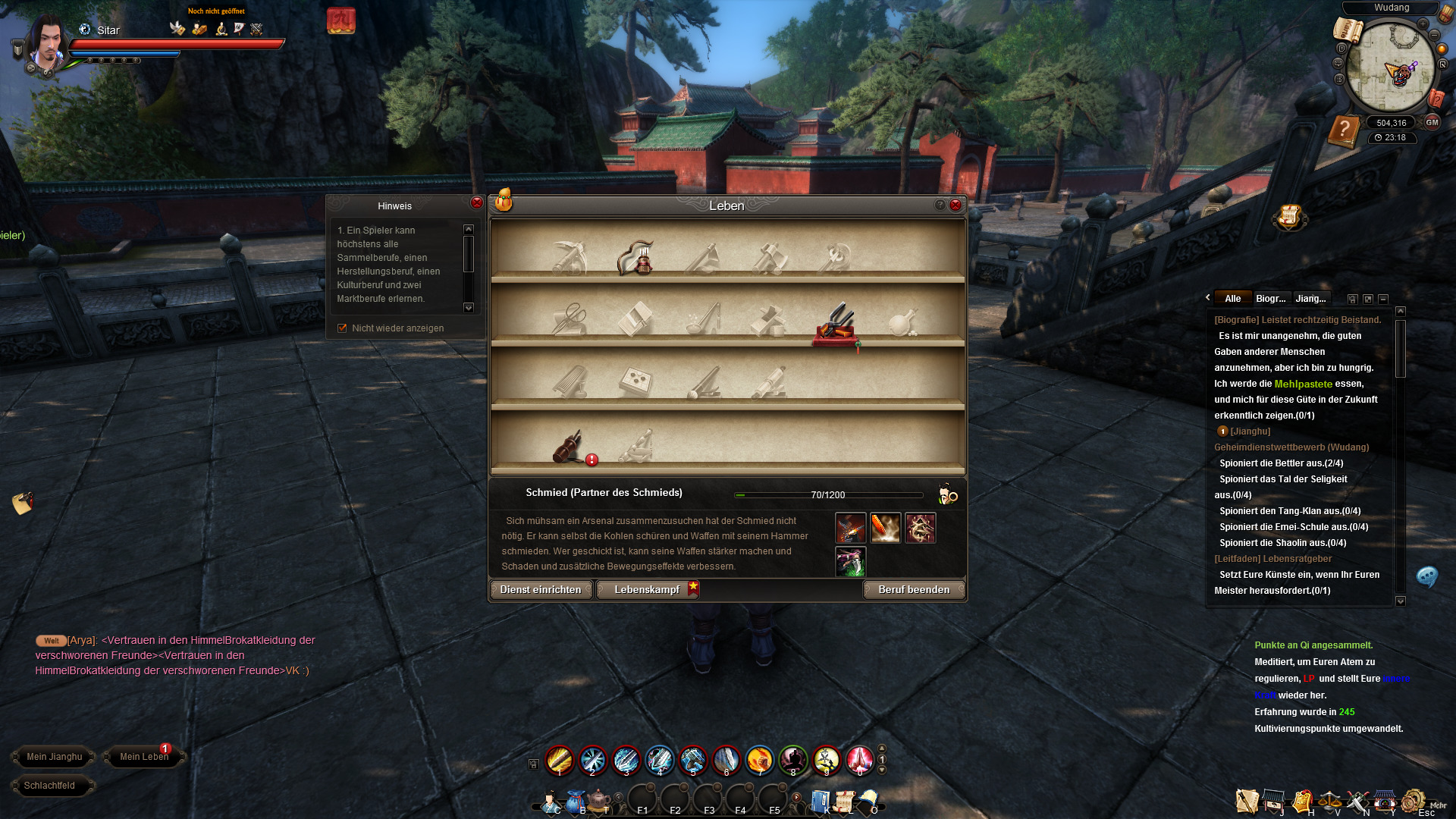Open the Leben window help button

coord(940,205)
